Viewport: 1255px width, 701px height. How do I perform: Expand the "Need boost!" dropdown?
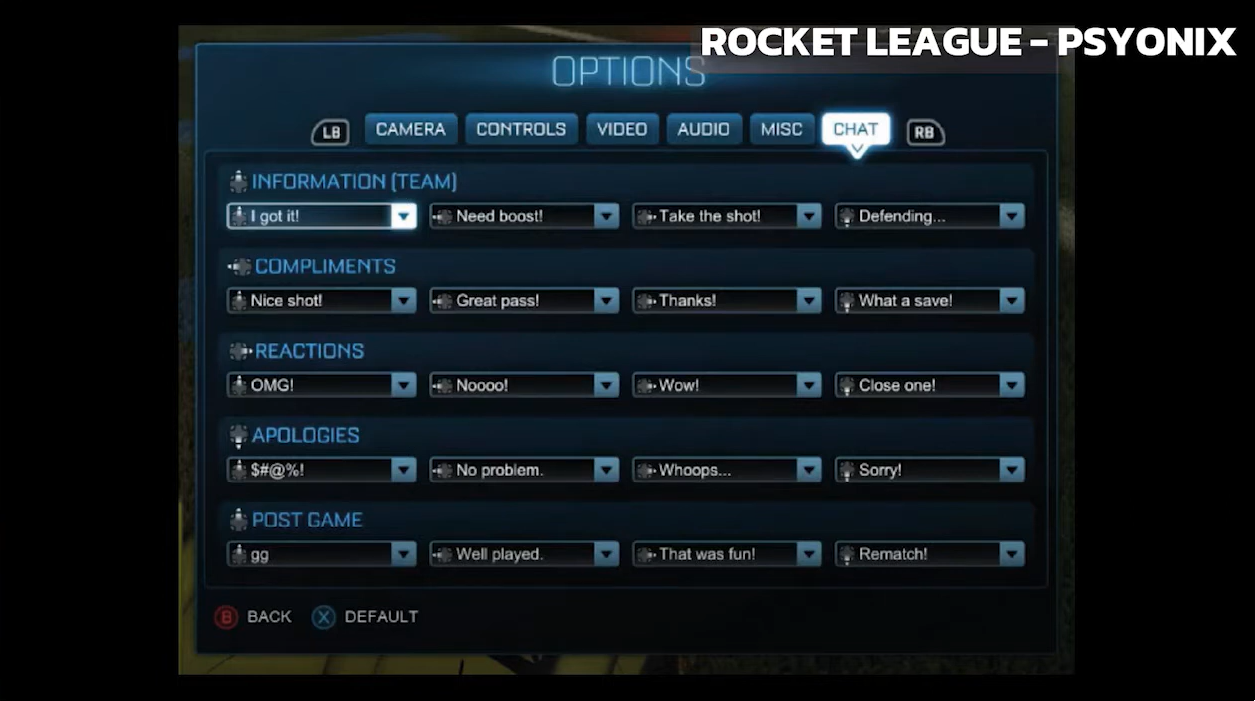(525, 216)
